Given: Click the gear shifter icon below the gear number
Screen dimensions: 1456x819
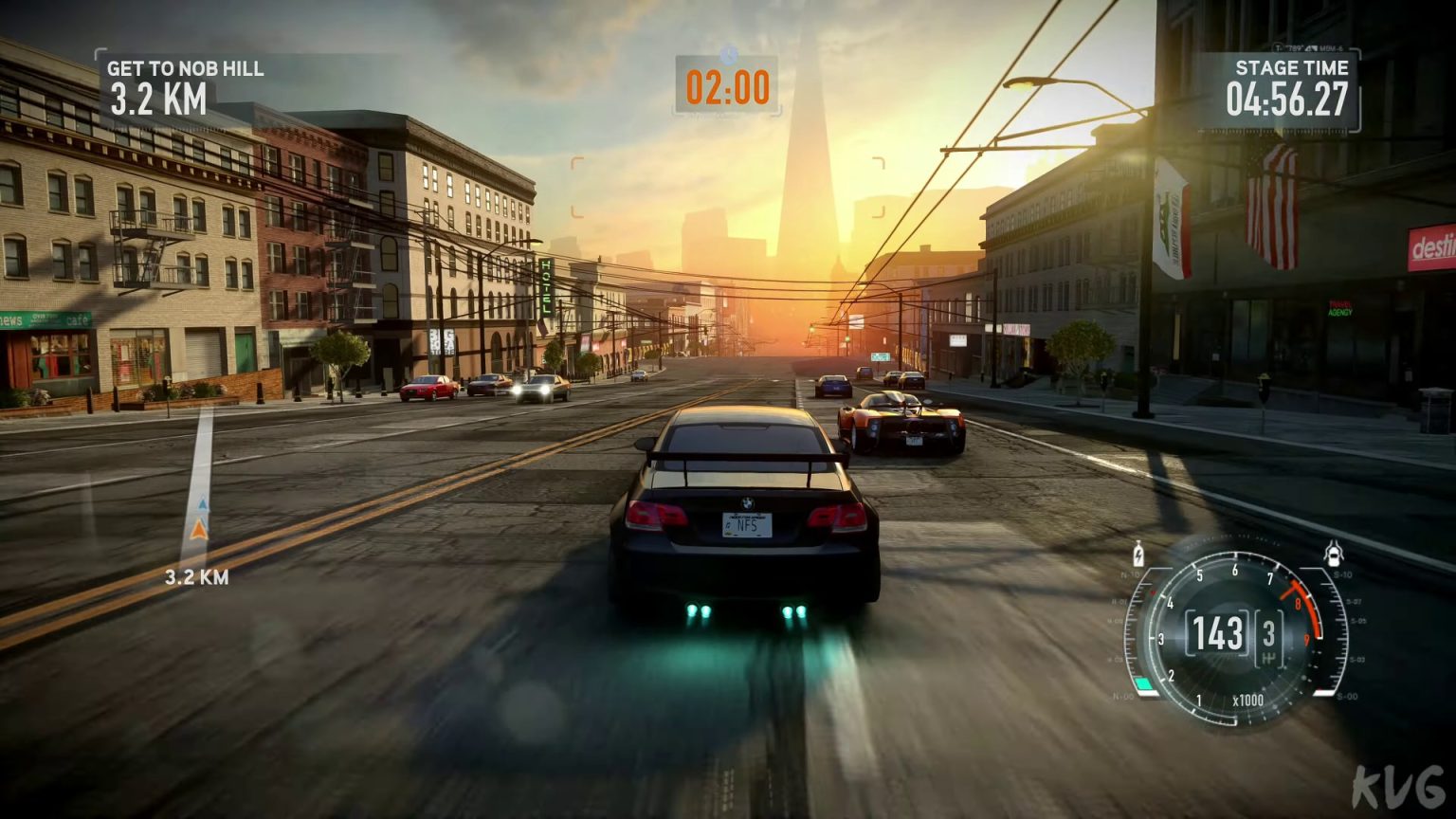Looking at the screenshot, I should click(x=1268, y=658).
